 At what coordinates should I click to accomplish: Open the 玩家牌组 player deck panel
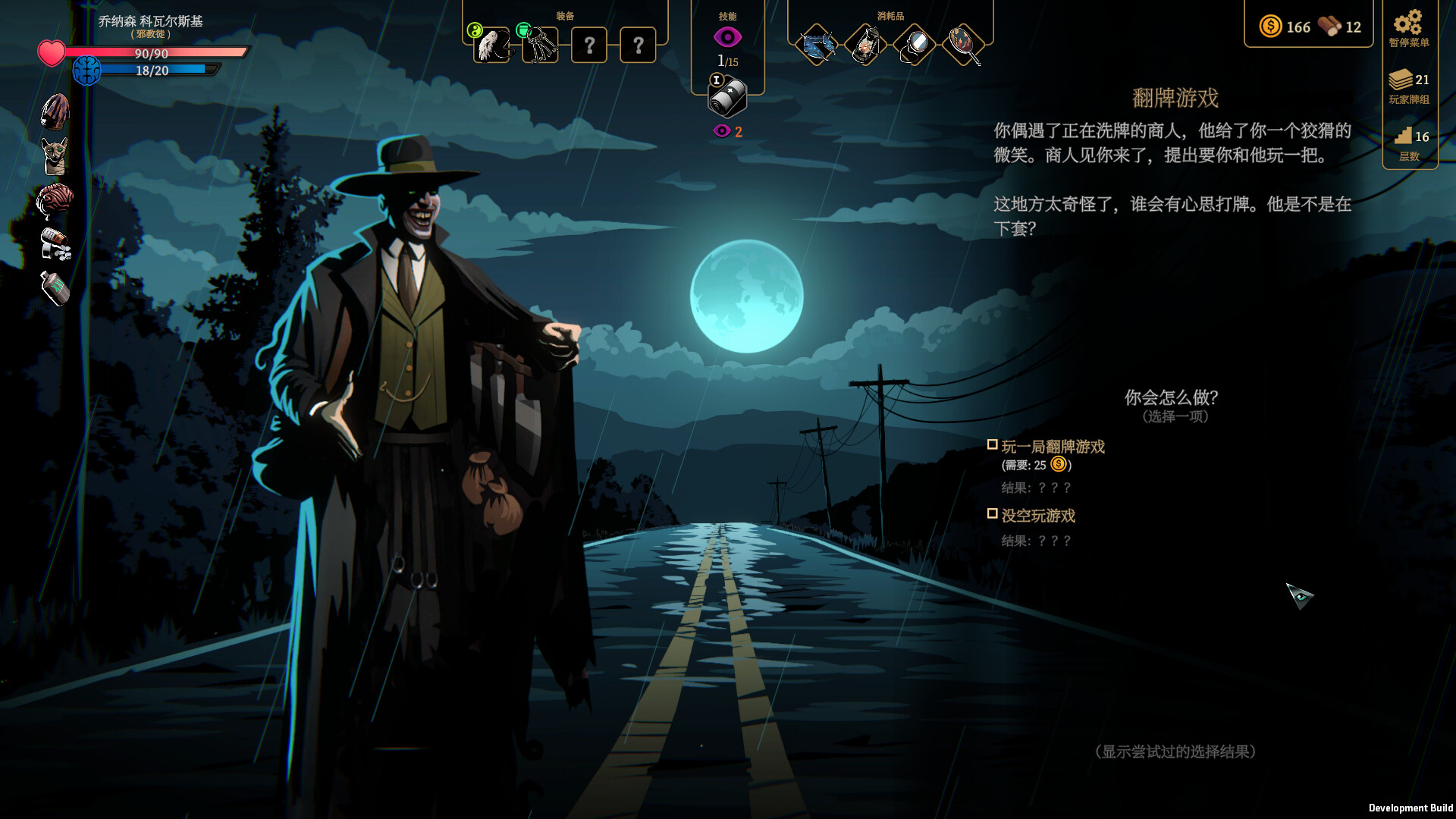(1409, 86)
